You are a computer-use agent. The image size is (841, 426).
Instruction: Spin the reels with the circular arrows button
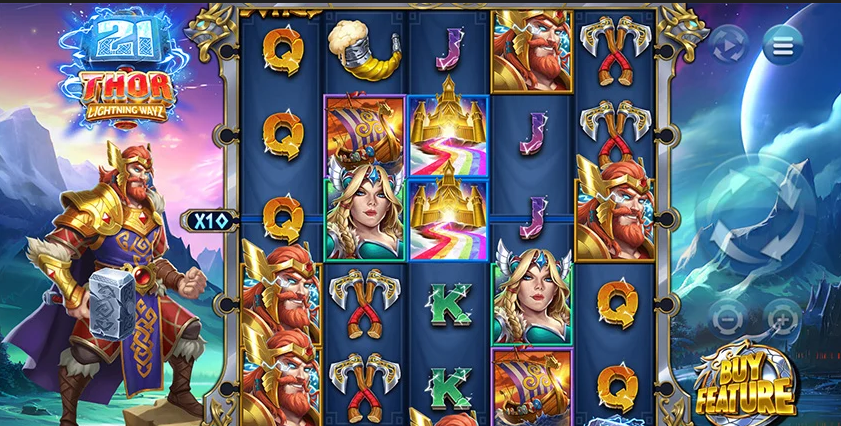(756, 215)
